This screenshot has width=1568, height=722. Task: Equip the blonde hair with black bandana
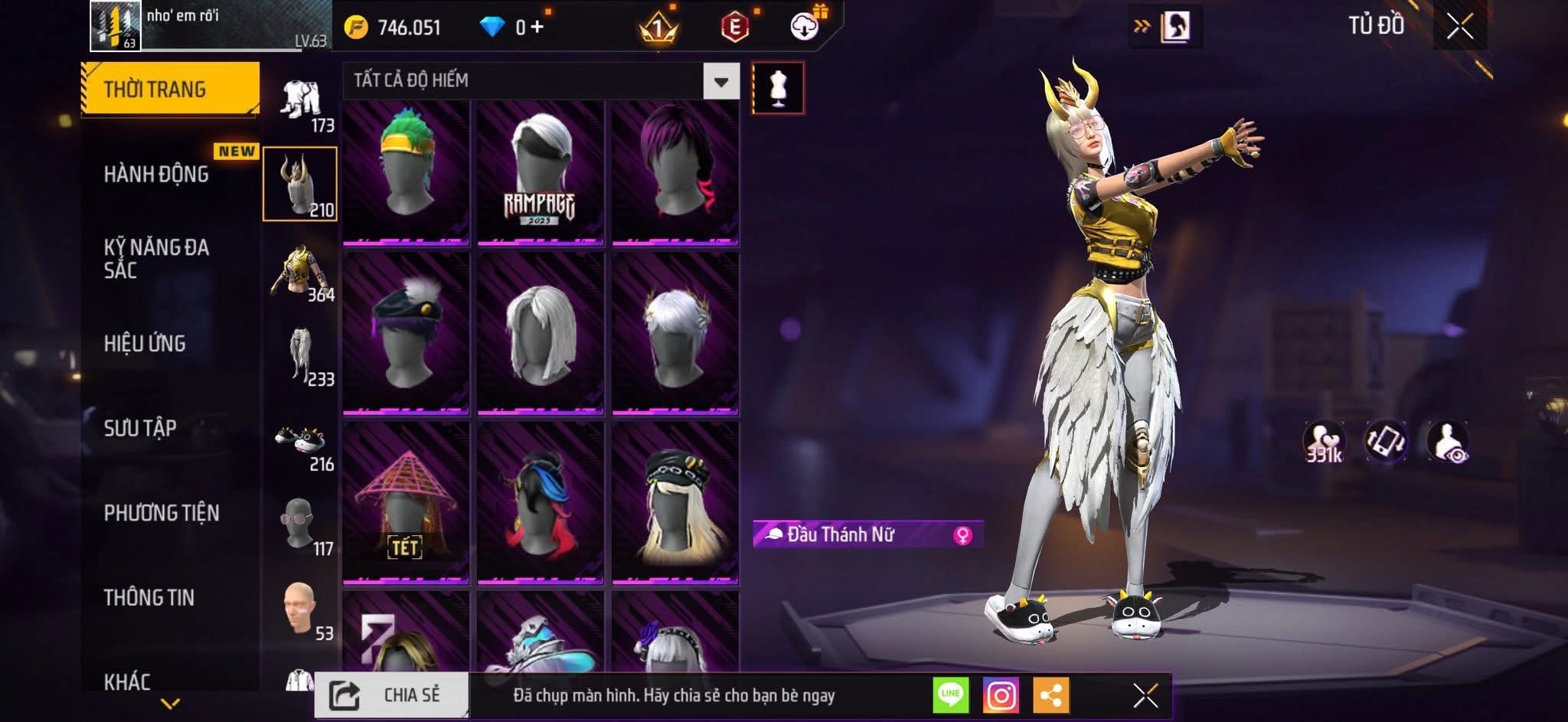click(x=675, y=502)
